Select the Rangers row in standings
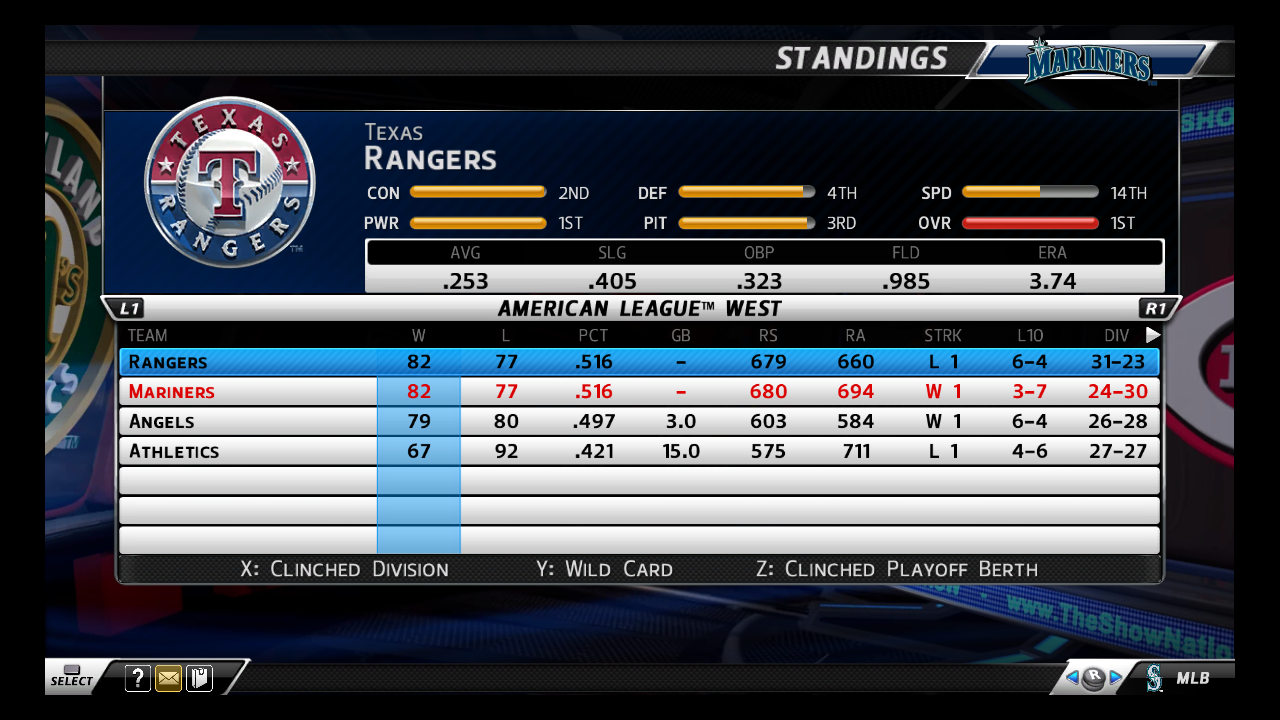The width and height of the screenshot is (1280, 720). (x=638, y=362)
